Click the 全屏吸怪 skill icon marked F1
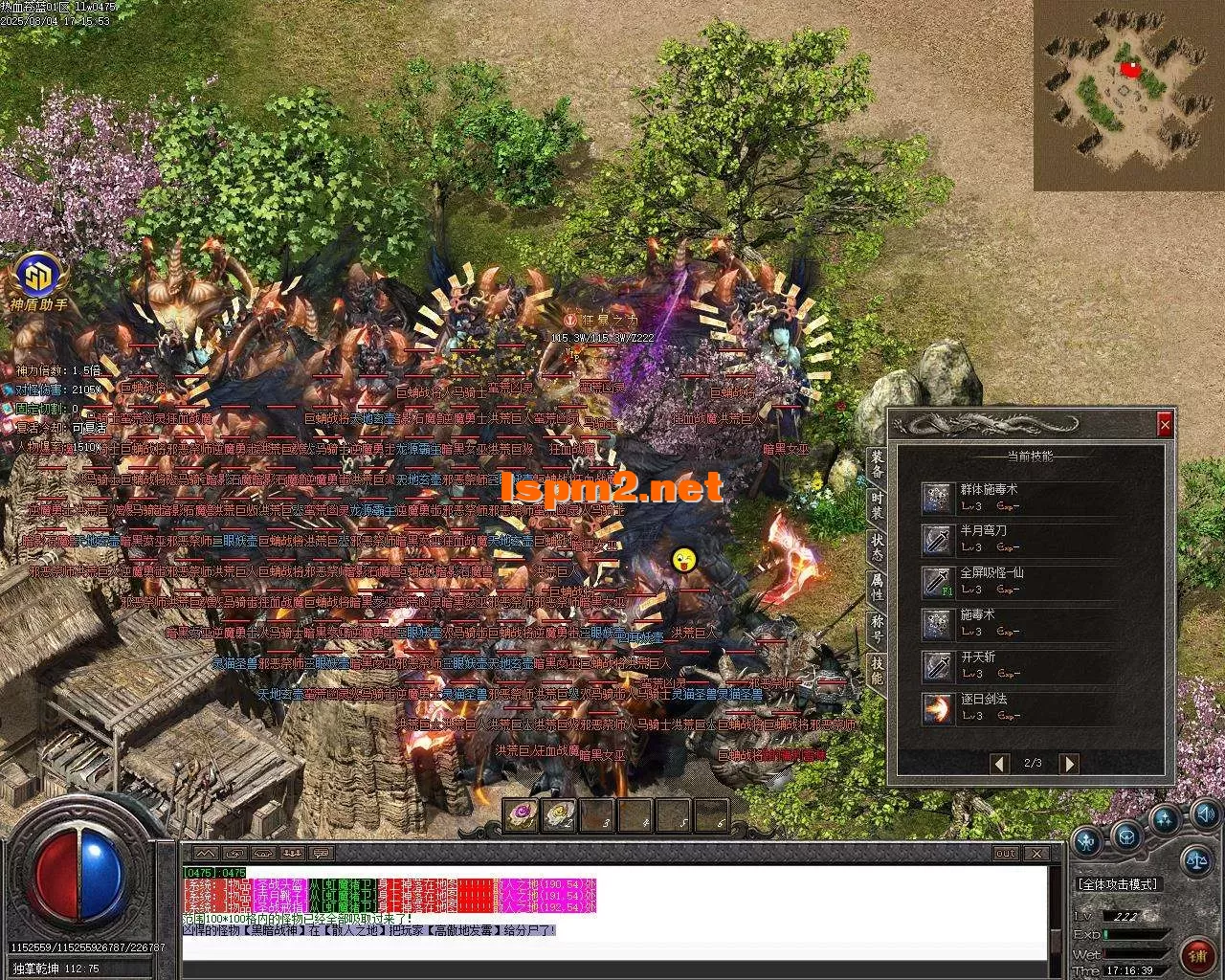 coord(937,581)
